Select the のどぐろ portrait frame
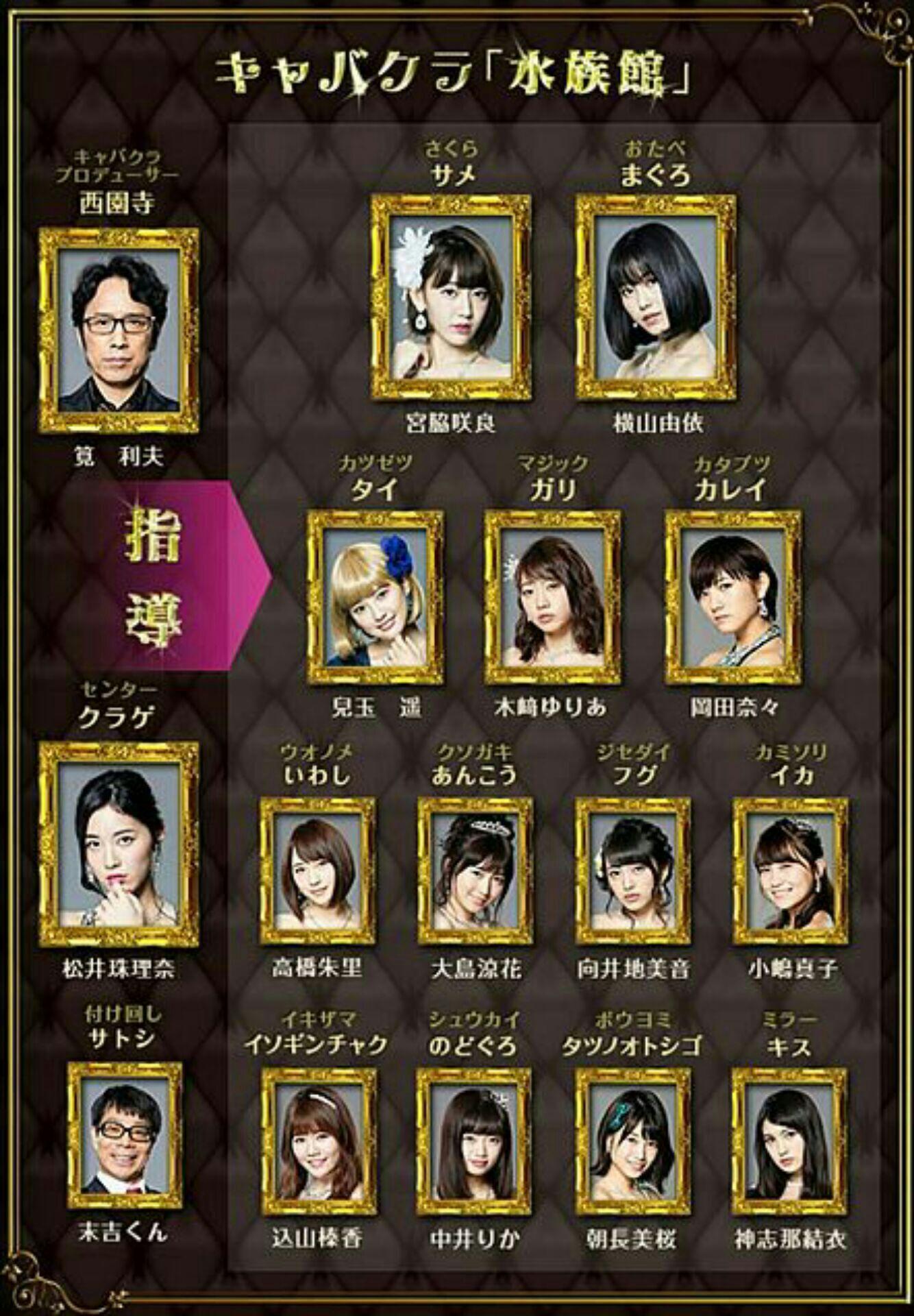This screenshot has width=914, height=1316. 473,1141
